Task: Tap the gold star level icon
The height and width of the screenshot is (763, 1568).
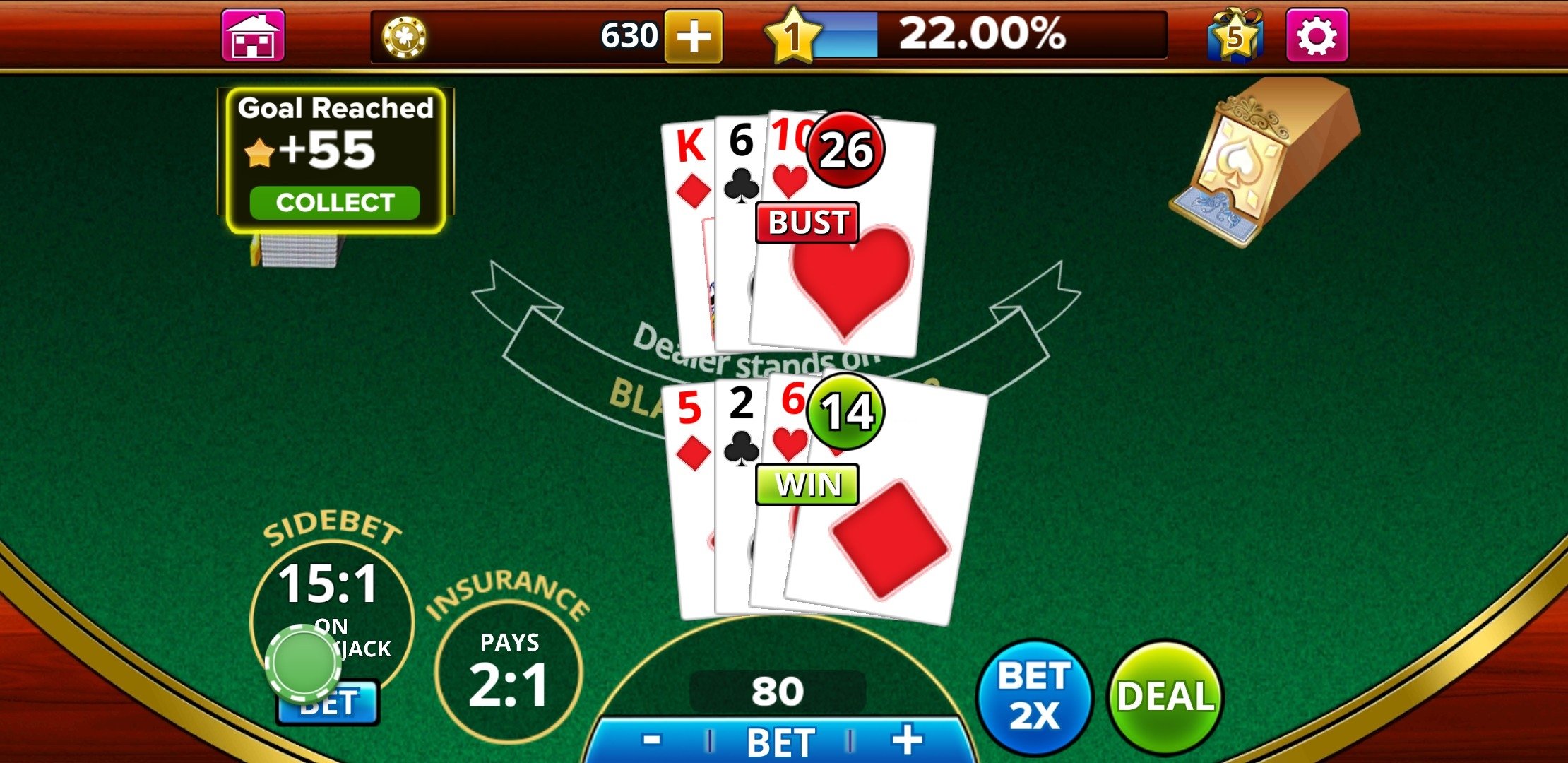Action: tap(793, 35)
